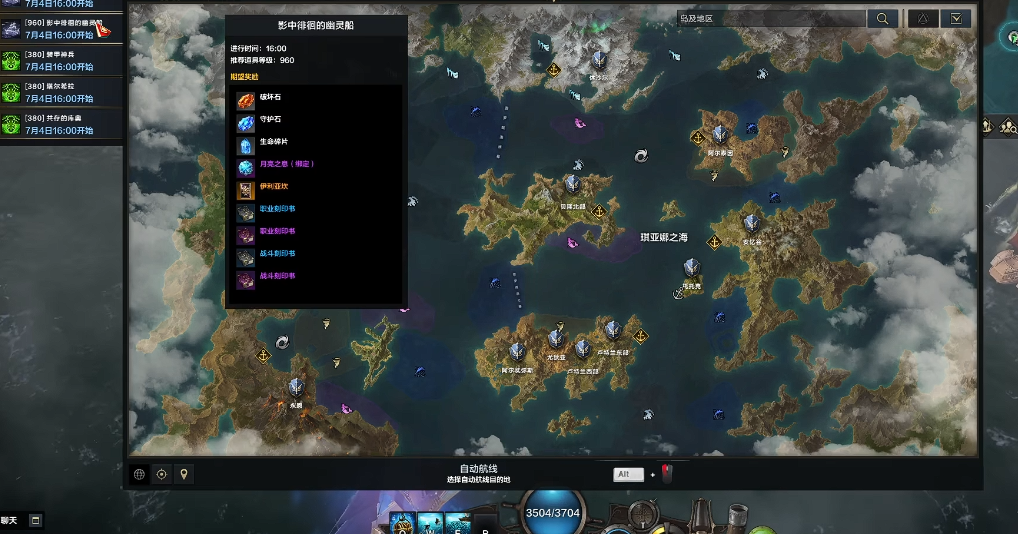Click the 破坏石 reward icon
Image resolution: width=1018 pixels, height=534 pixels.
[x=245, y=100]
